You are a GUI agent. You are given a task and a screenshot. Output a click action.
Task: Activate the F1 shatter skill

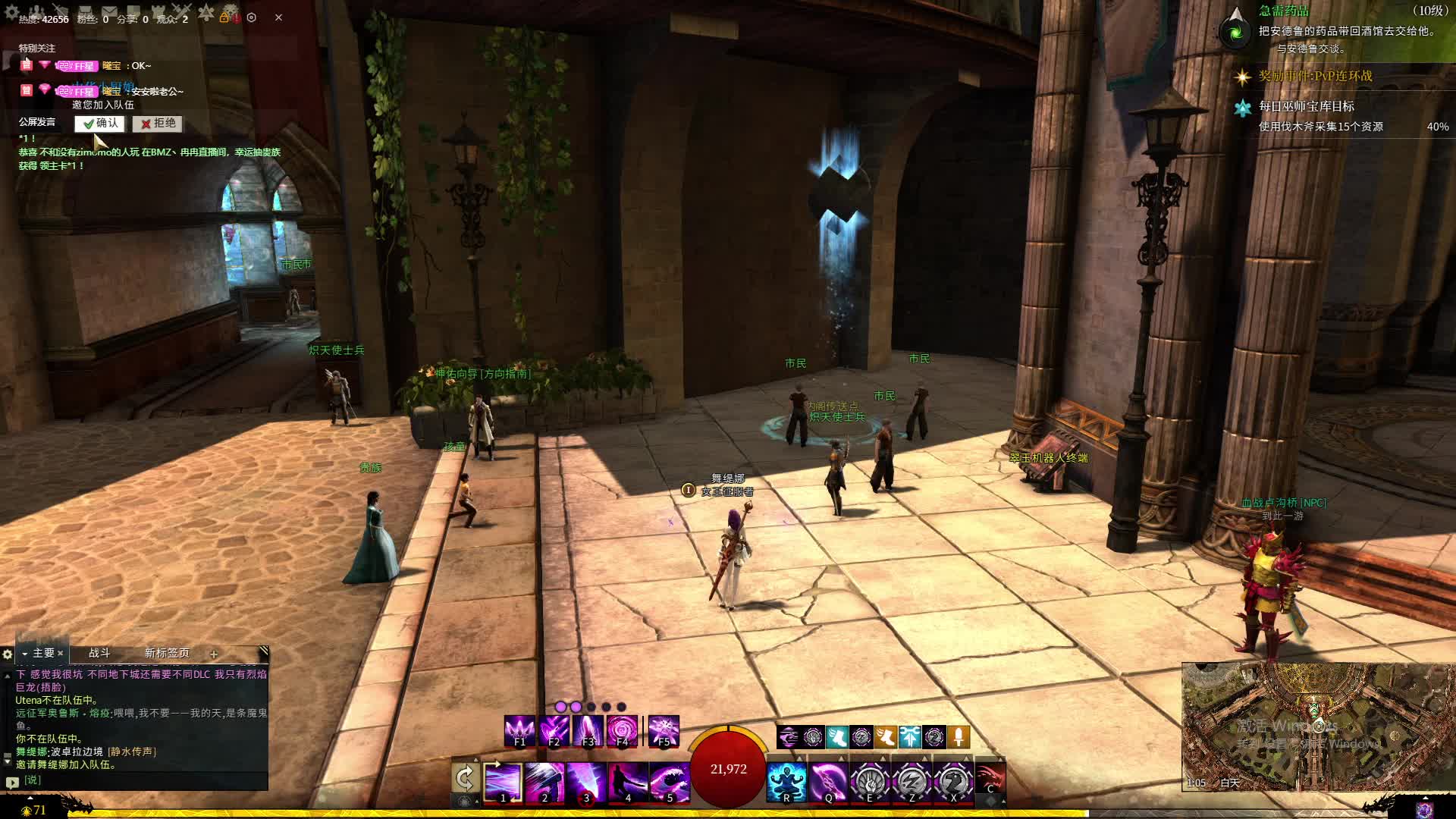point(519,731)
